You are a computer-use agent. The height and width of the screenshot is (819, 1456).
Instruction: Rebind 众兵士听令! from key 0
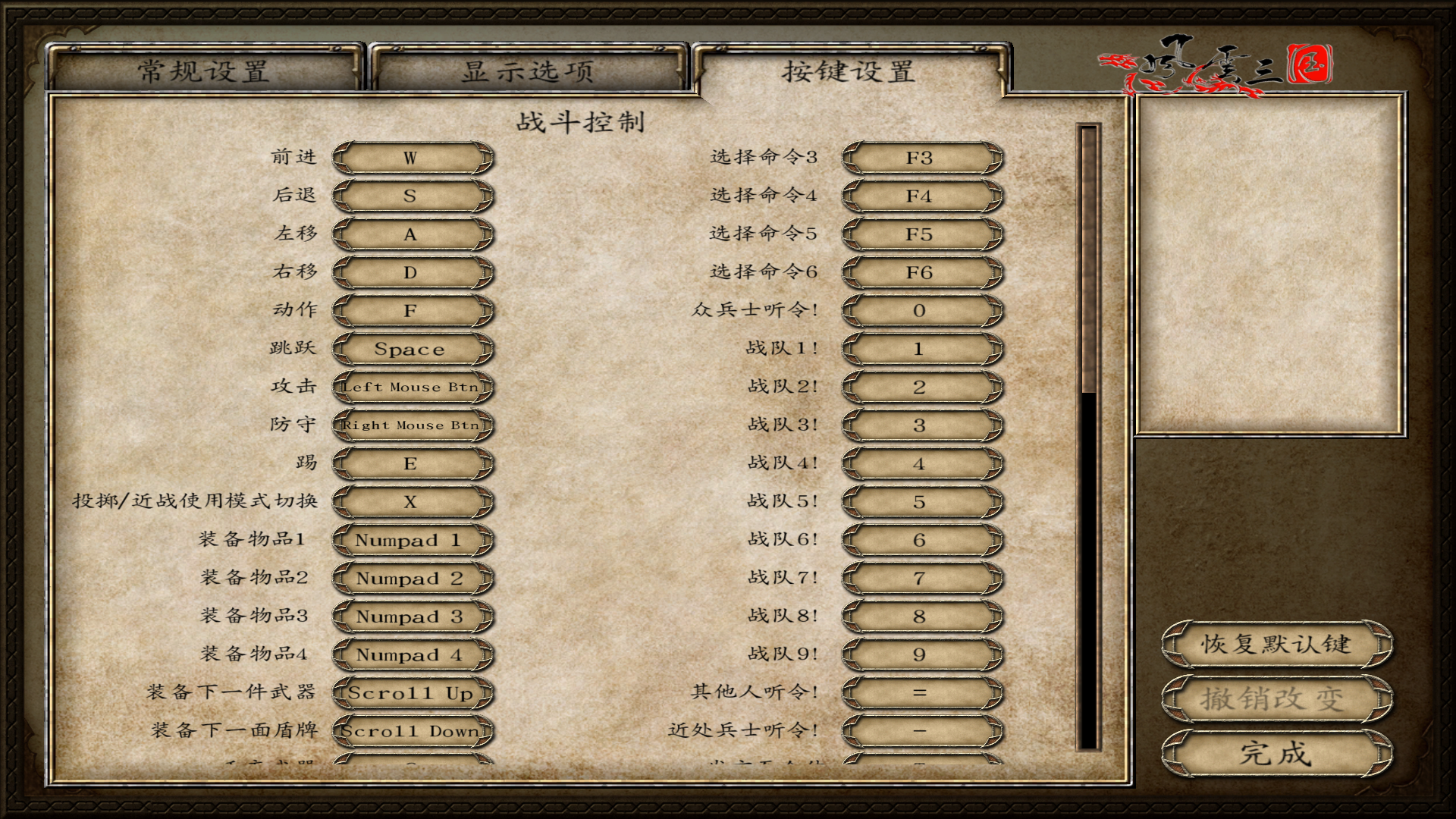pyautogui.click(x=920, y=310)
